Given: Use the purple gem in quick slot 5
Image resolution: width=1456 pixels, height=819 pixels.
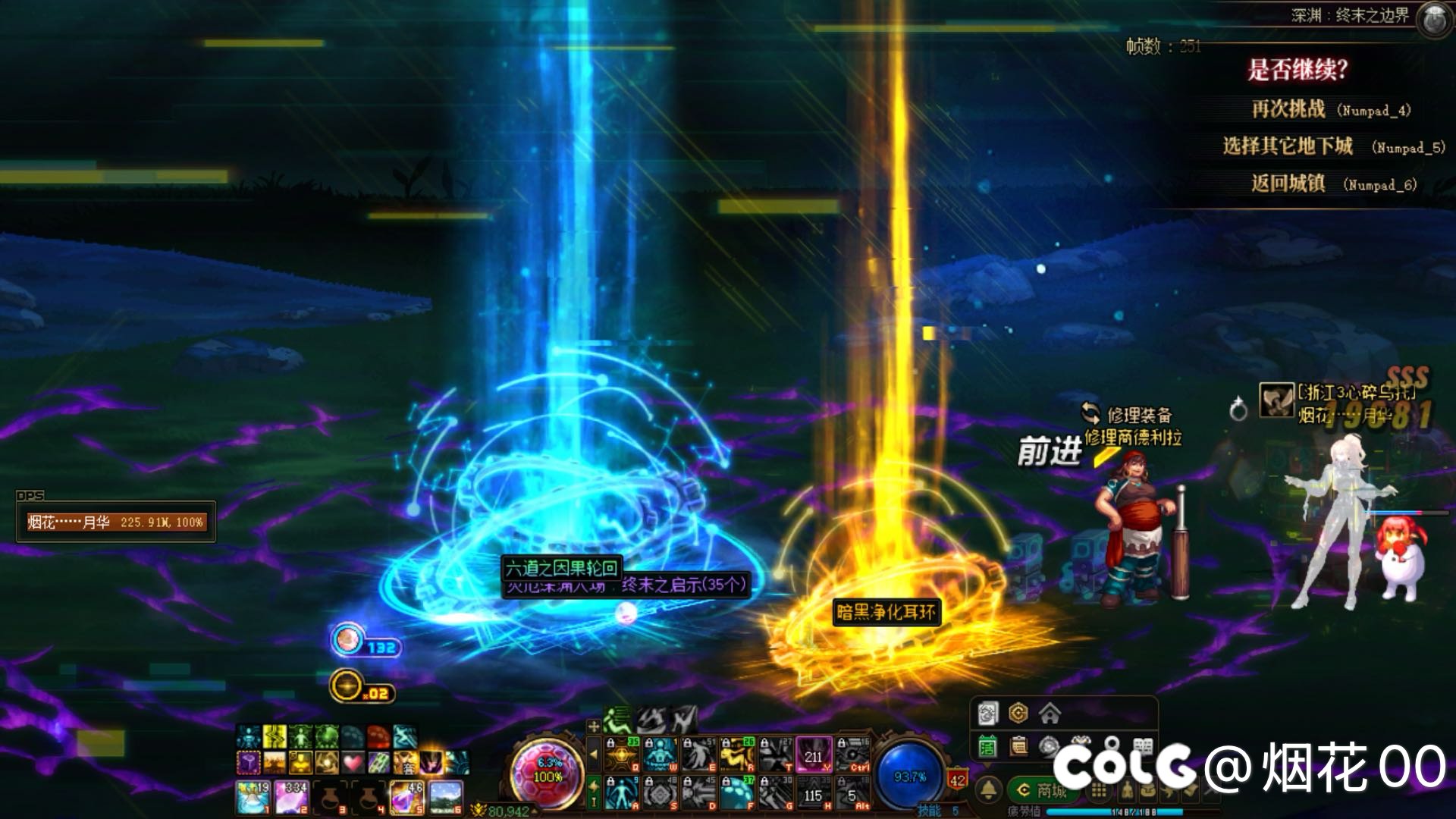Looking at the screenshot, I should point(406,798).
